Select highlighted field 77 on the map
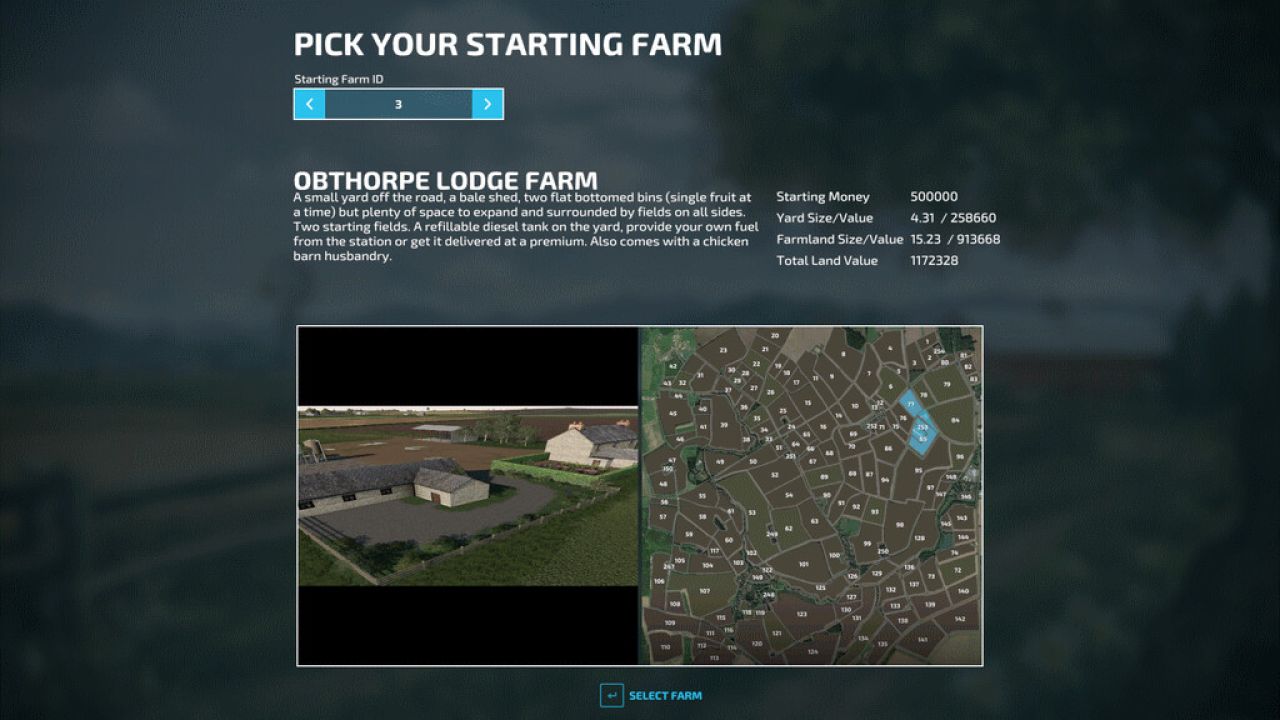Image resolution: width=1280 pixels, height=720 pixels. [912, 404]
